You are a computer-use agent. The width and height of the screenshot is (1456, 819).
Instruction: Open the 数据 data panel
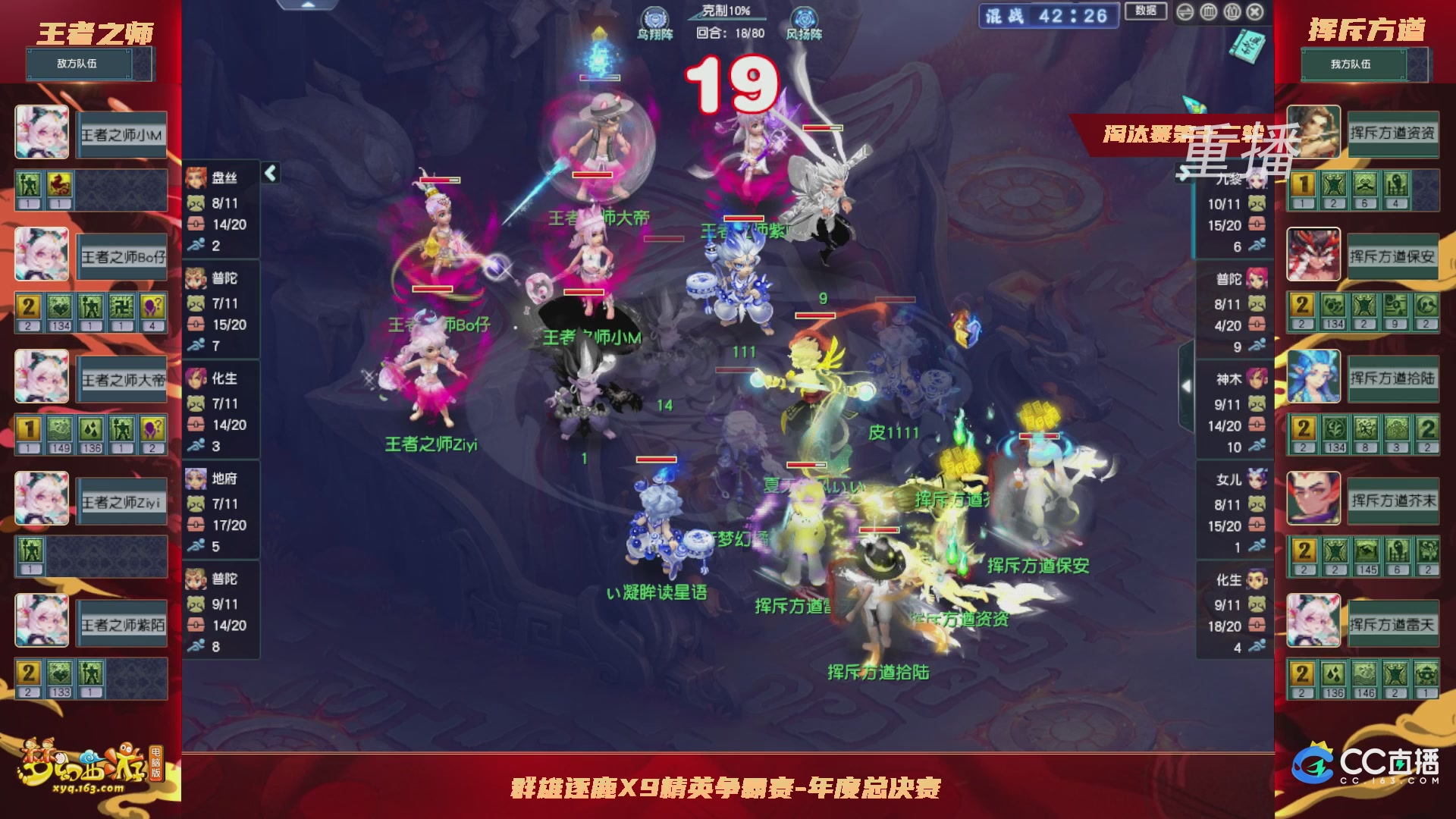pyautogui.click(x=1147, y=10)
